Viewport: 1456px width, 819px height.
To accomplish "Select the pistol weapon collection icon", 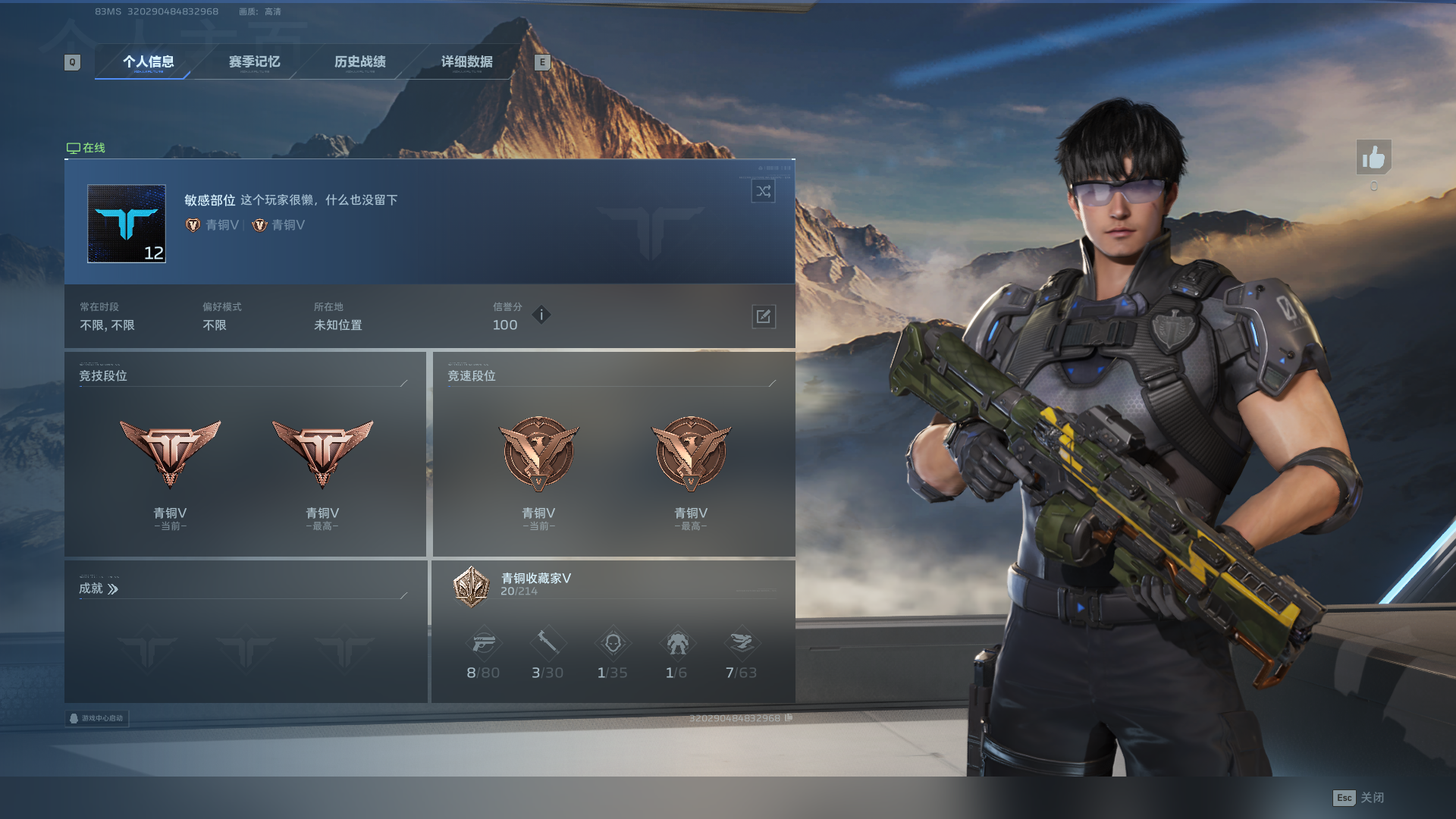I will (483, 644).
